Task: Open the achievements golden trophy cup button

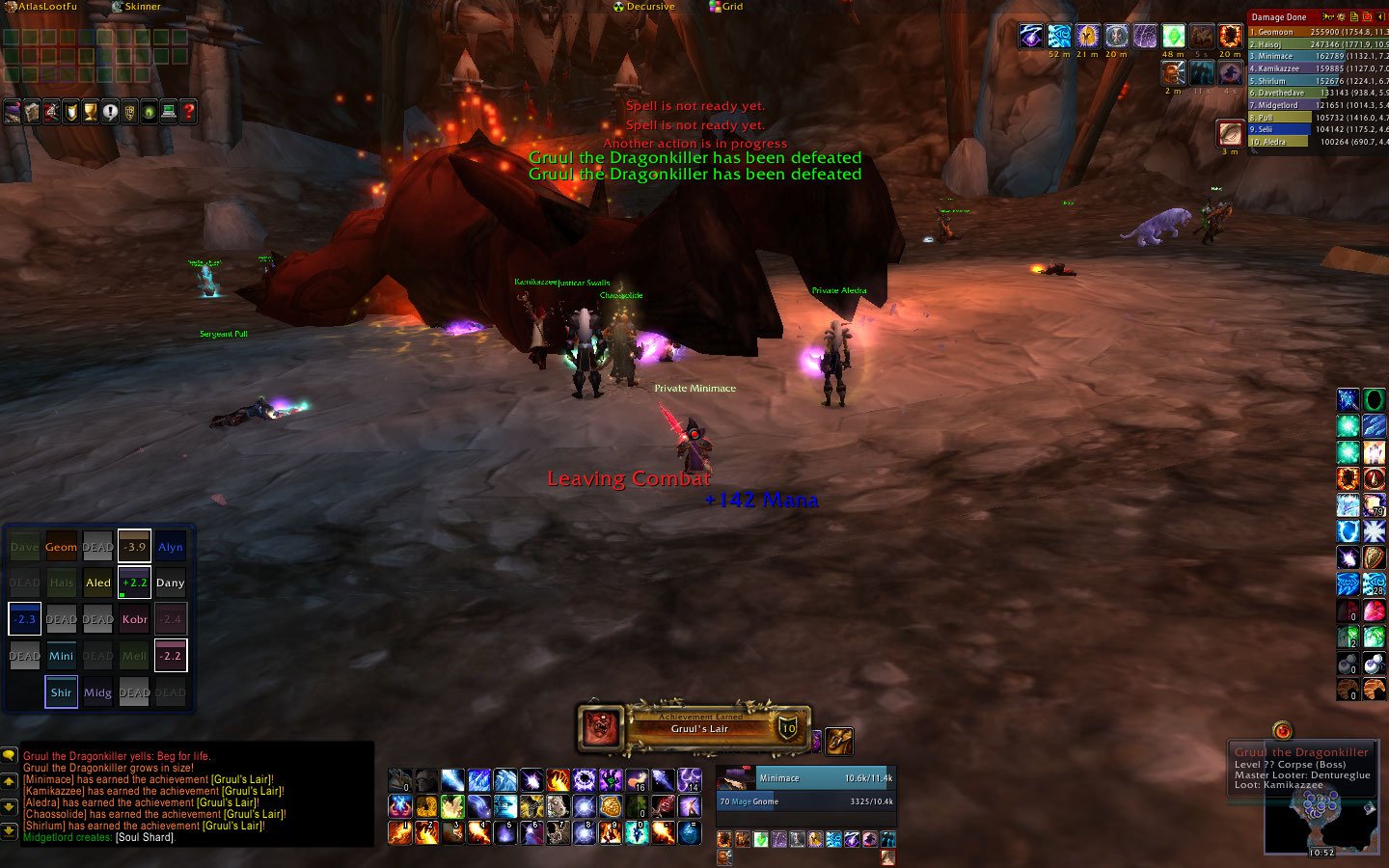Action: pyautogui.click(x=90, y=112)
